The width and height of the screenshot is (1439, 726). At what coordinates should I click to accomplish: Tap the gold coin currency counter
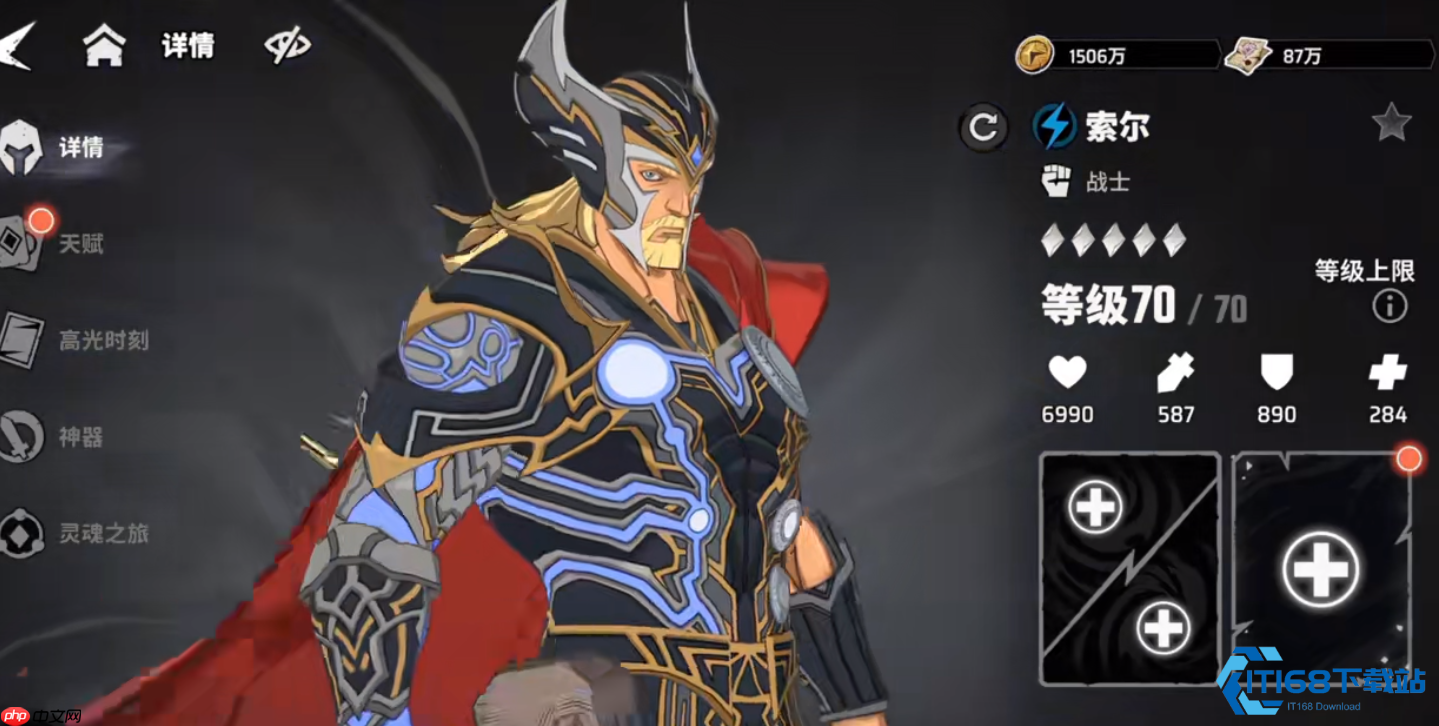click(1117, 56)
